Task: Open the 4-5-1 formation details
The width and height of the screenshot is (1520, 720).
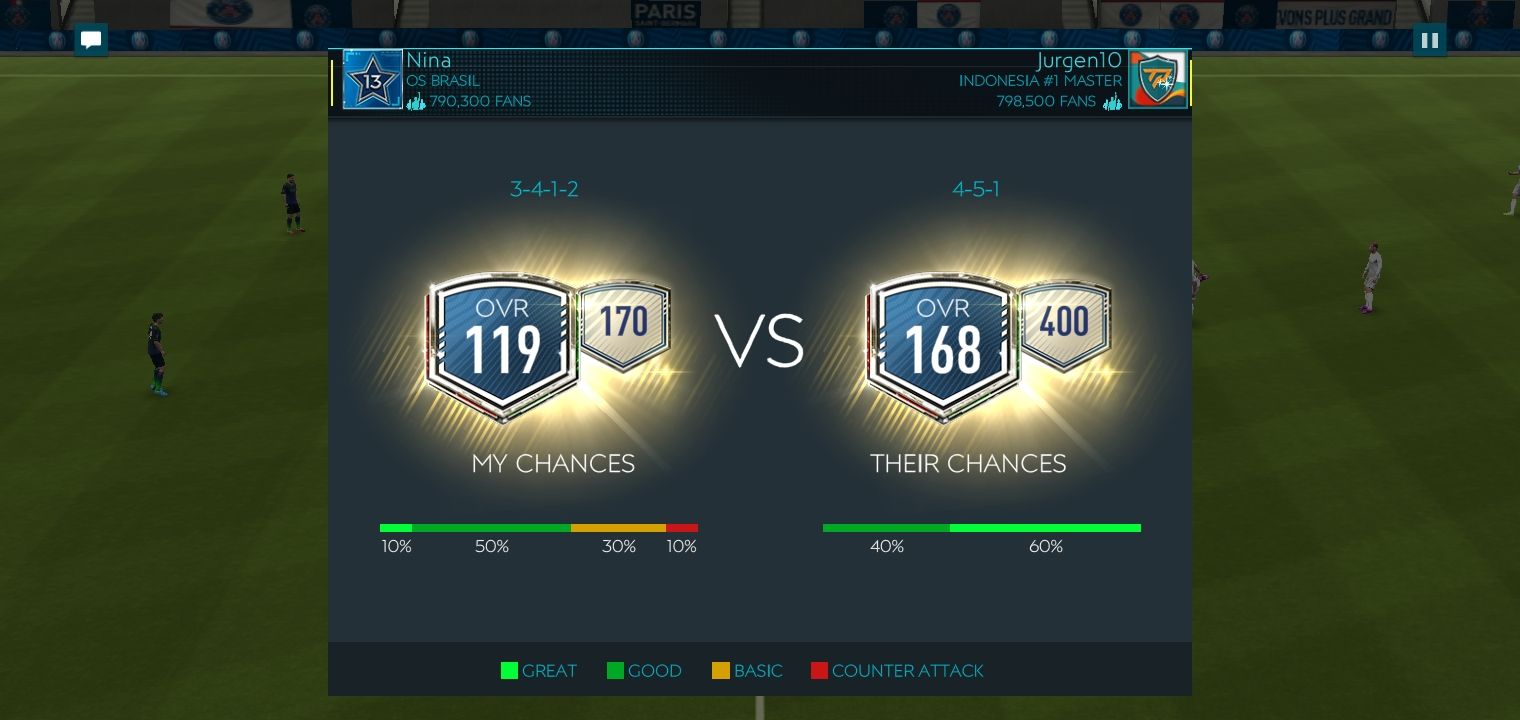Action: (976, 189)
